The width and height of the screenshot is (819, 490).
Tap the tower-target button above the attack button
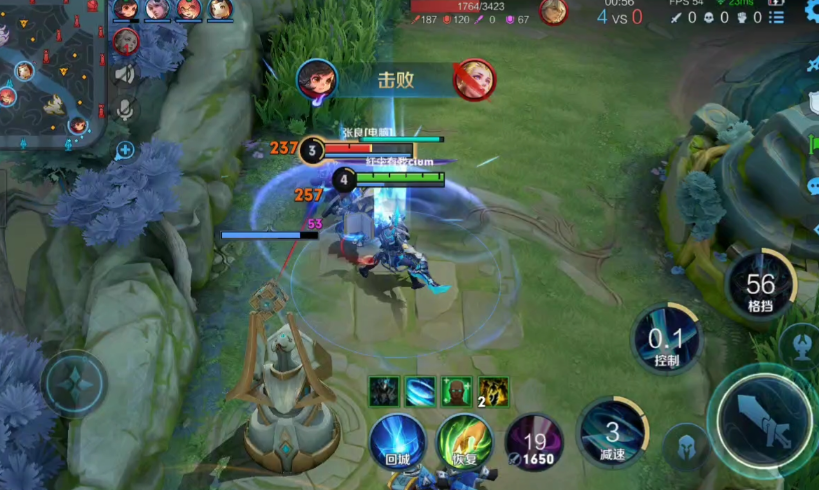pyautogui.click(x=799, y=344)
